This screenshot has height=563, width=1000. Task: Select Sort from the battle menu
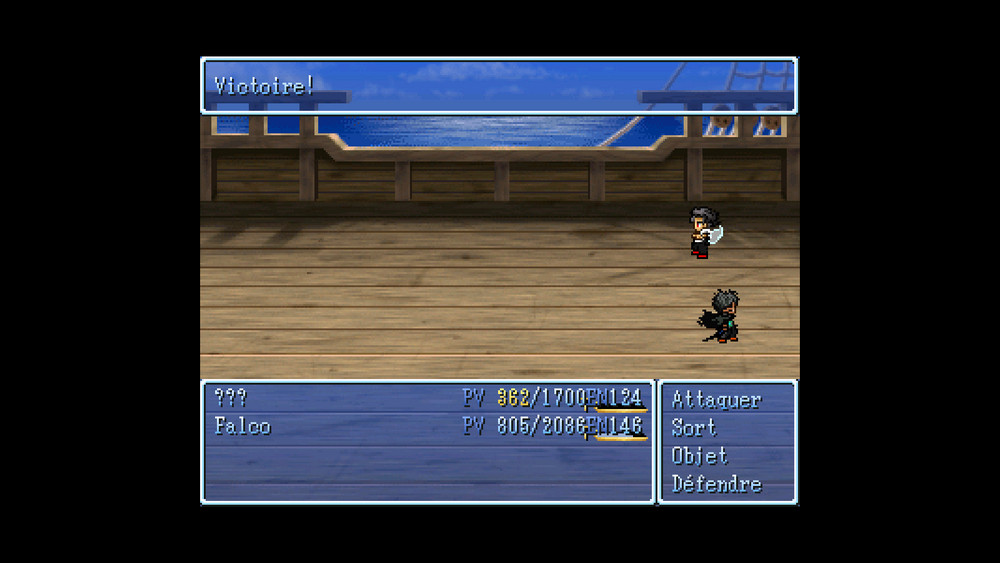694,428
